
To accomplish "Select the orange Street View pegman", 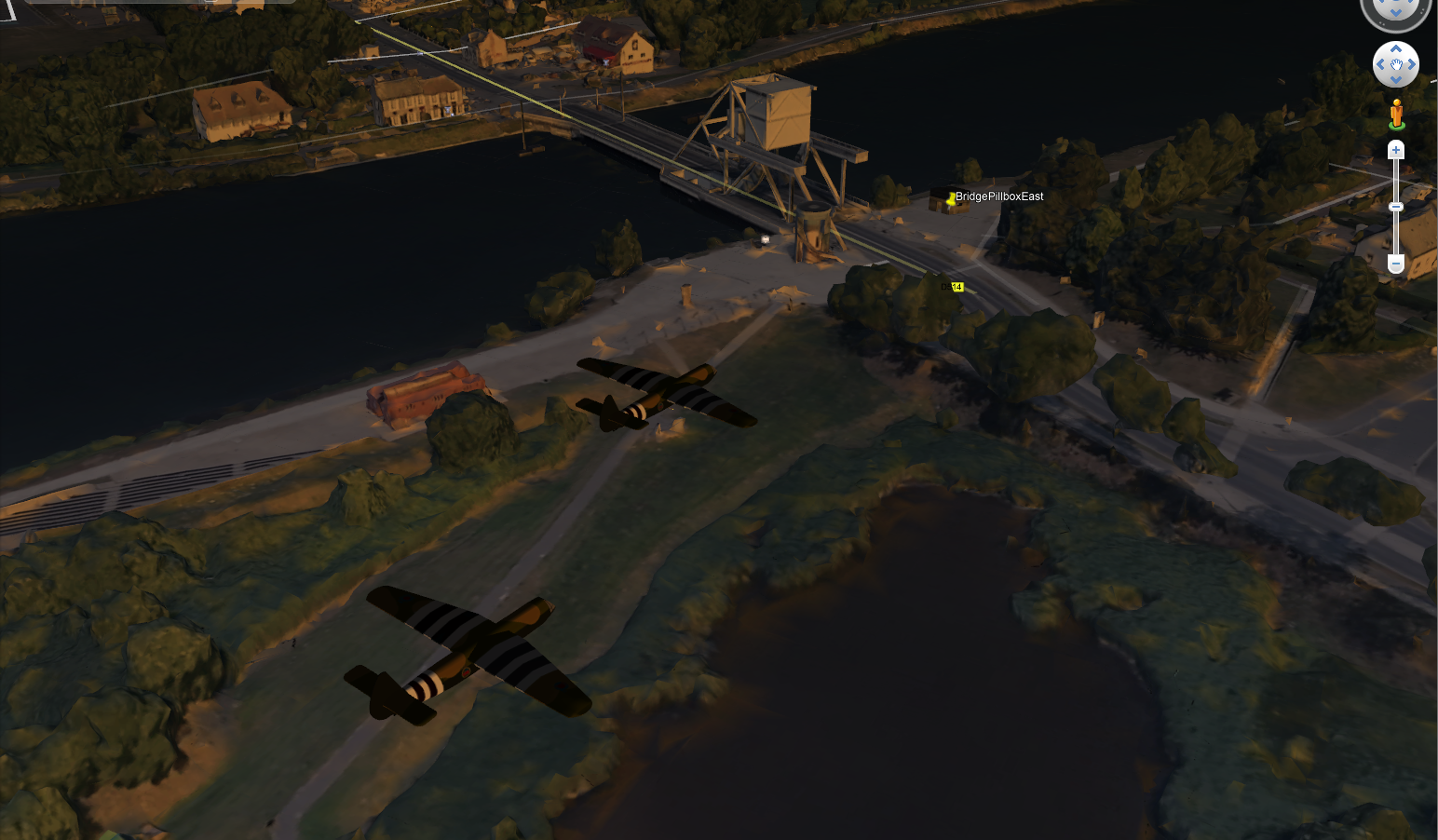I will click(x=1395, y=115).
